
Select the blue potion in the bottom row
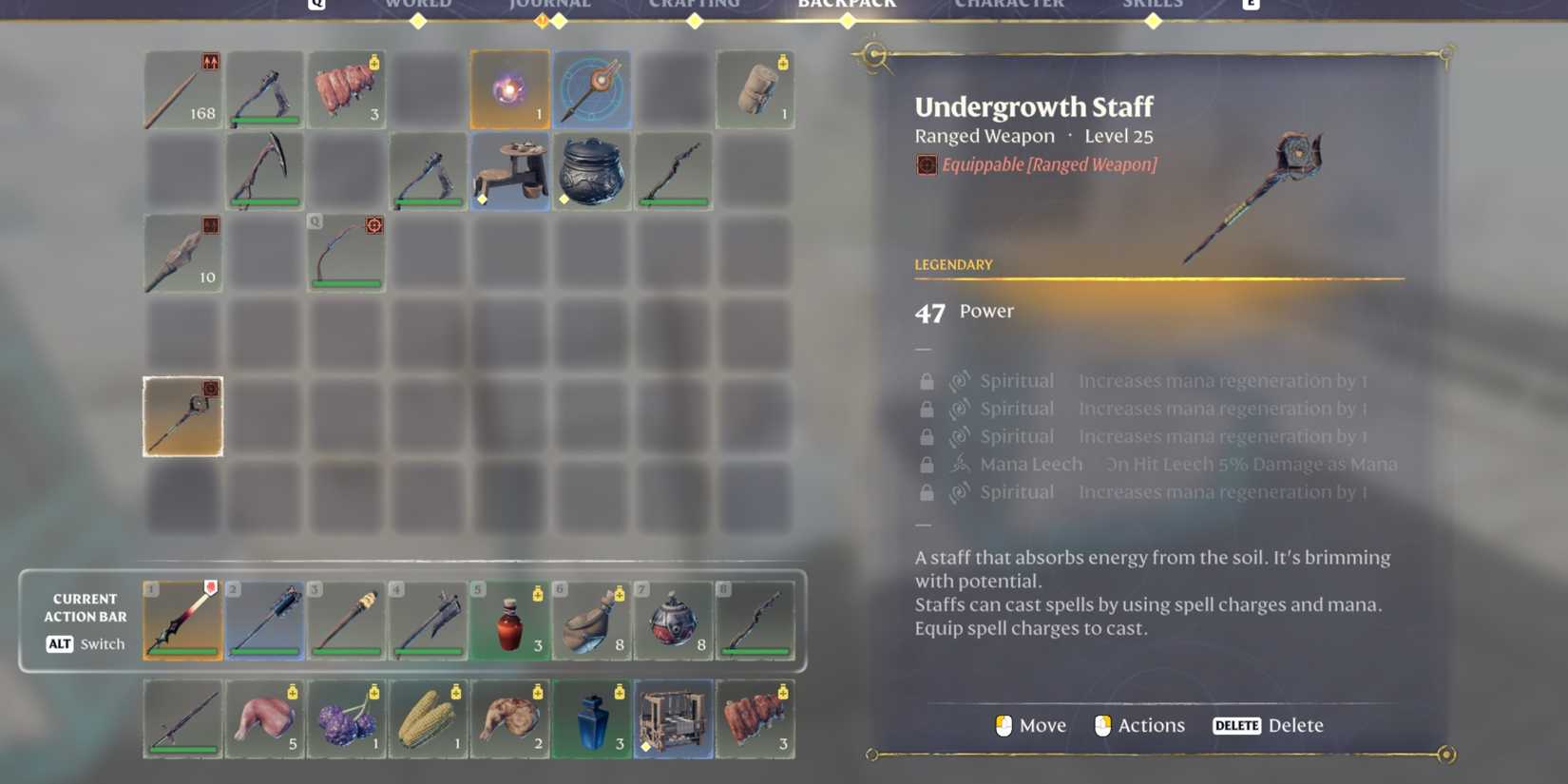(592, 719)
